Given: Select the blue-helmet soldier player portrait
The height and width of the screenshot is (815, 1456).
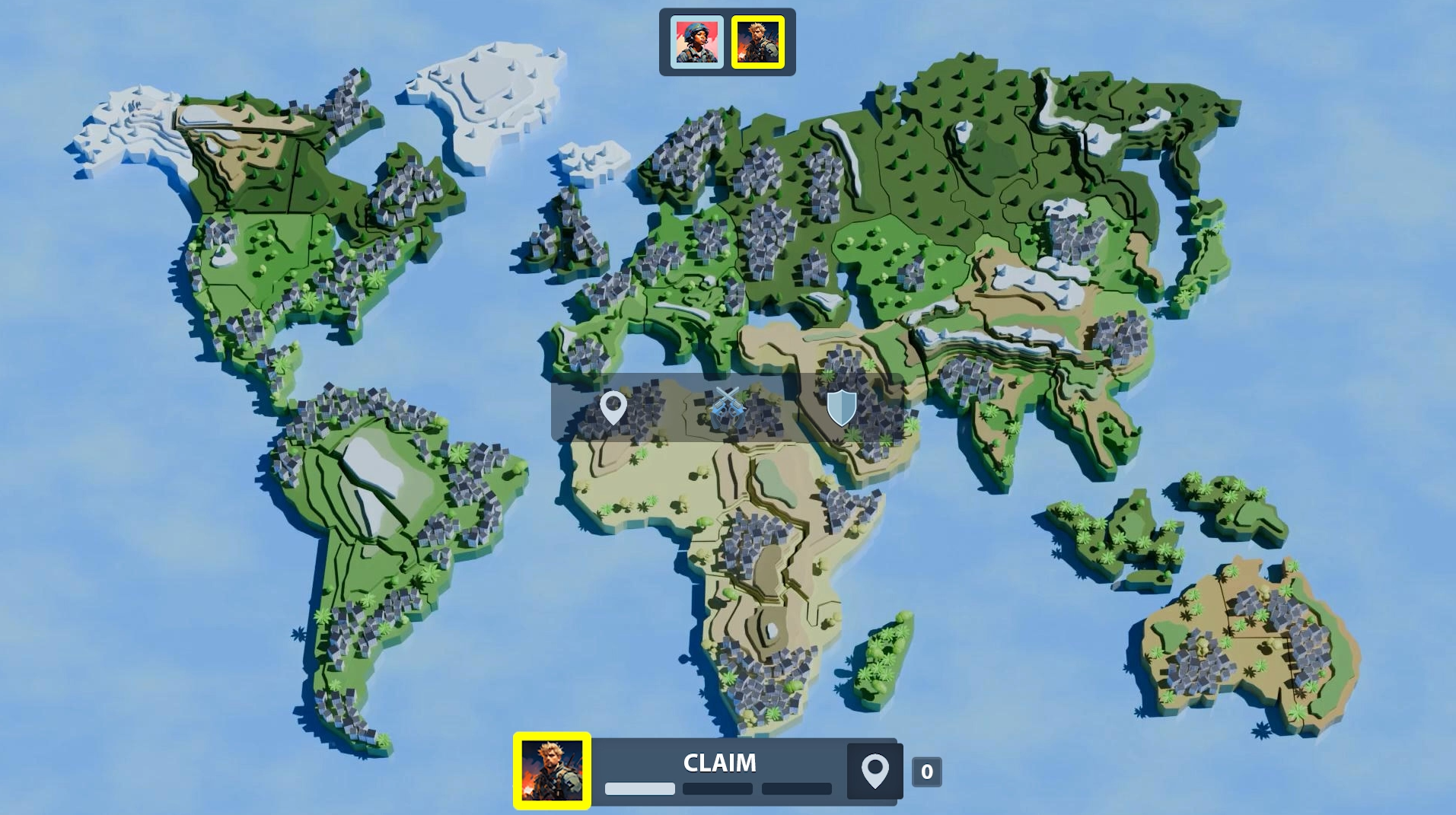Looking at the screenshot, I should 696,43.
